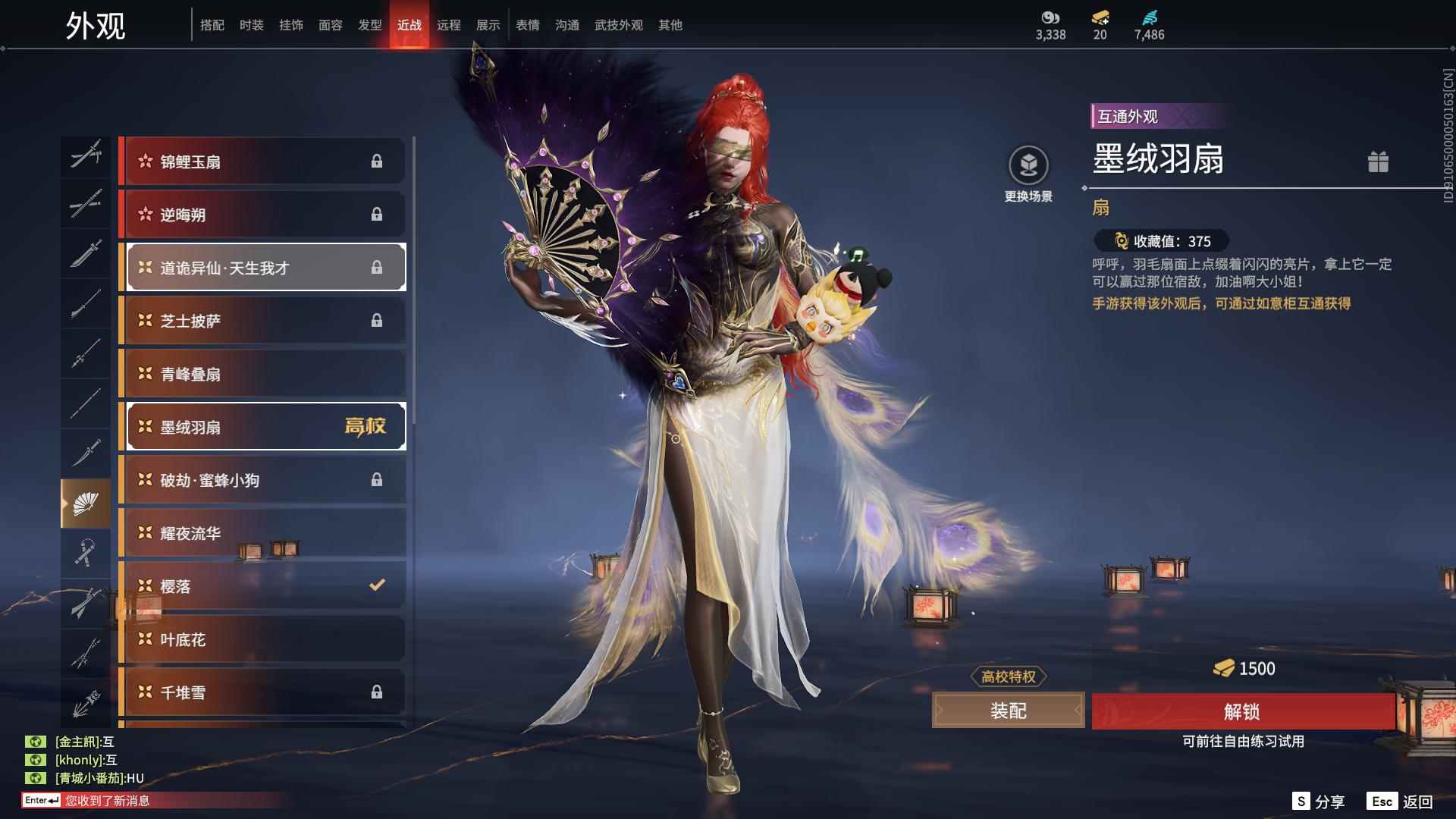Select the 叶底花 fan skin
The height and width of the screenshot is (819, 1456).
click(x=262, y=639)
